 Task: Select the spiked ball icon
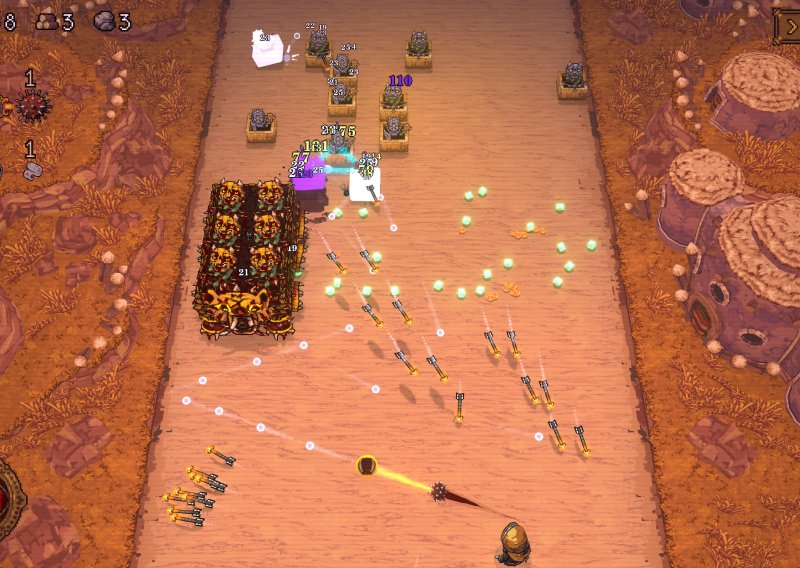click(x=31, y=105)
